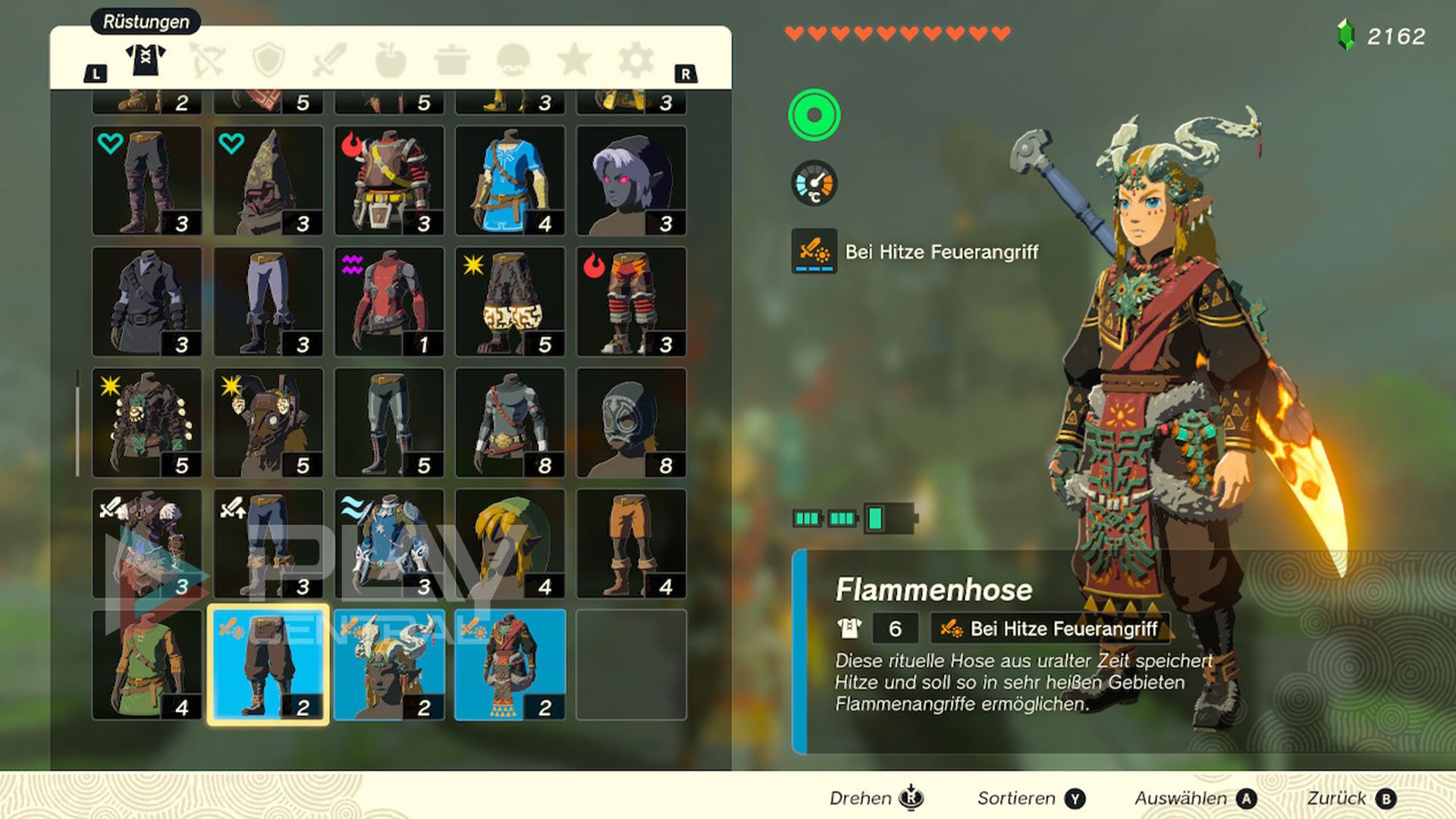1456x819 pixels.
Task: Select the red fire-resistant leg armor
Action: click(631, 302)
